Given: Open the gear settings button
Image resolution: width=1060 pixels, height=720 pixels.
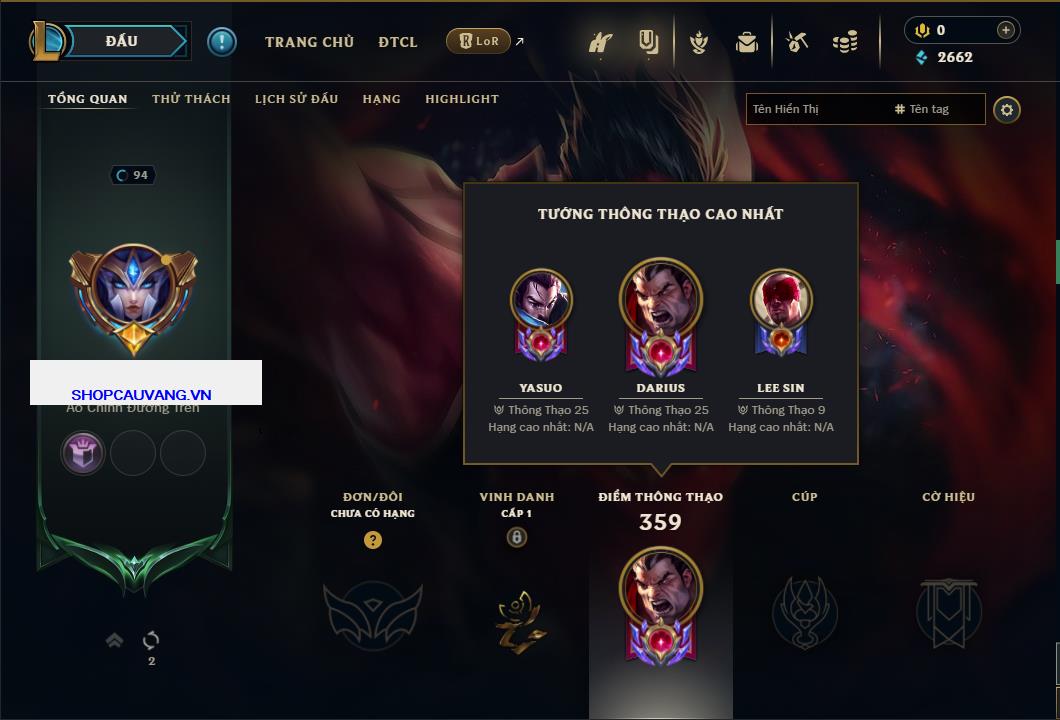Looking at the screenshot, I should [1007, 109].
